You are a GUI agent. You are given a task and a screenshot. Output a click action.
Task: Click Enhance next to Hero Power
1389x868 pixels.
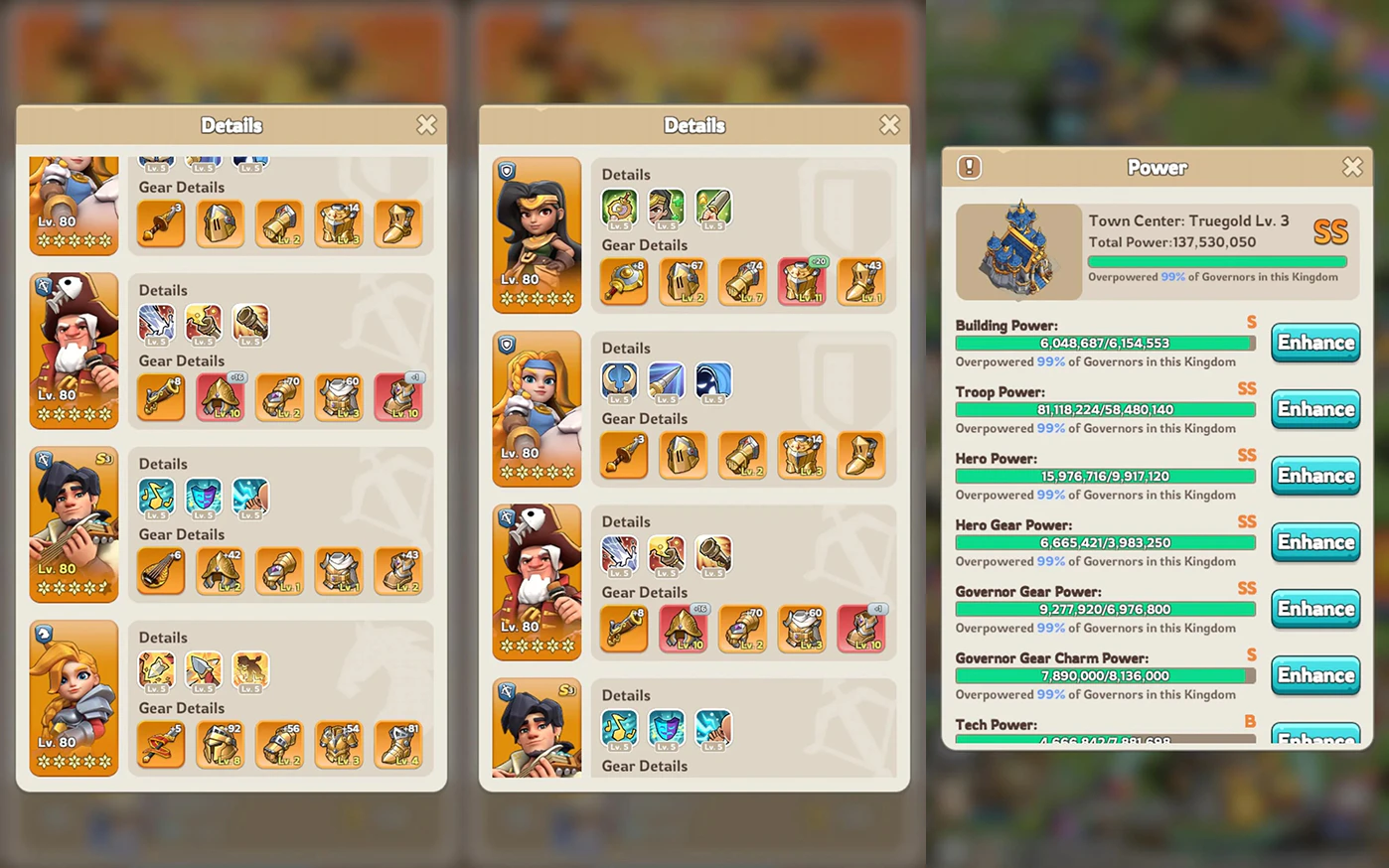coord(1315,477)
